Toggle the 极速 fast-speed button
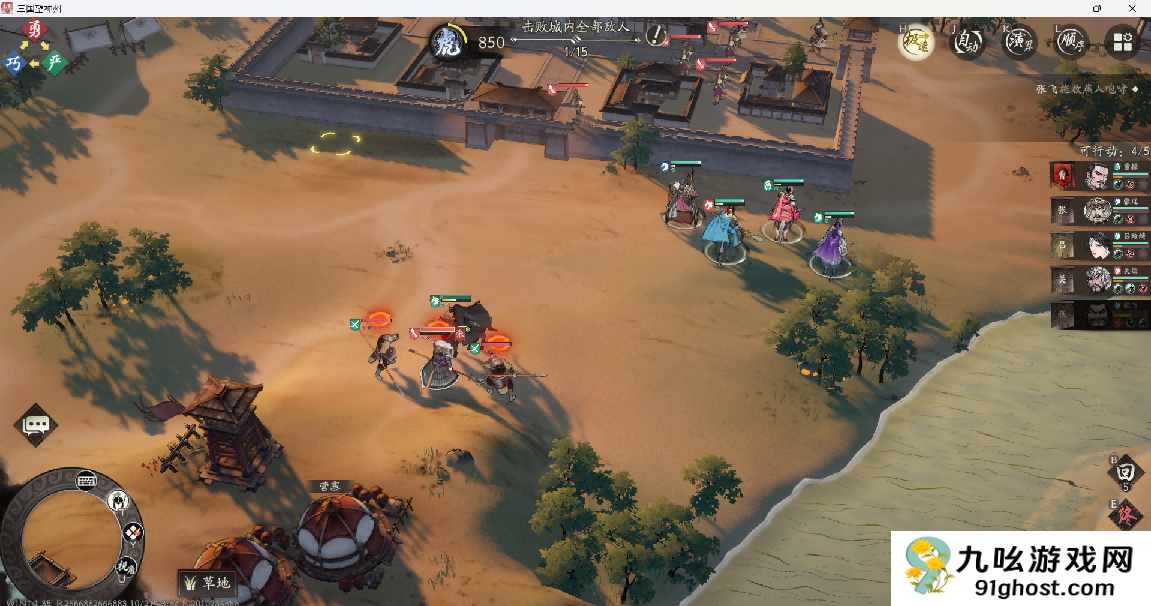 pos(915,42)
